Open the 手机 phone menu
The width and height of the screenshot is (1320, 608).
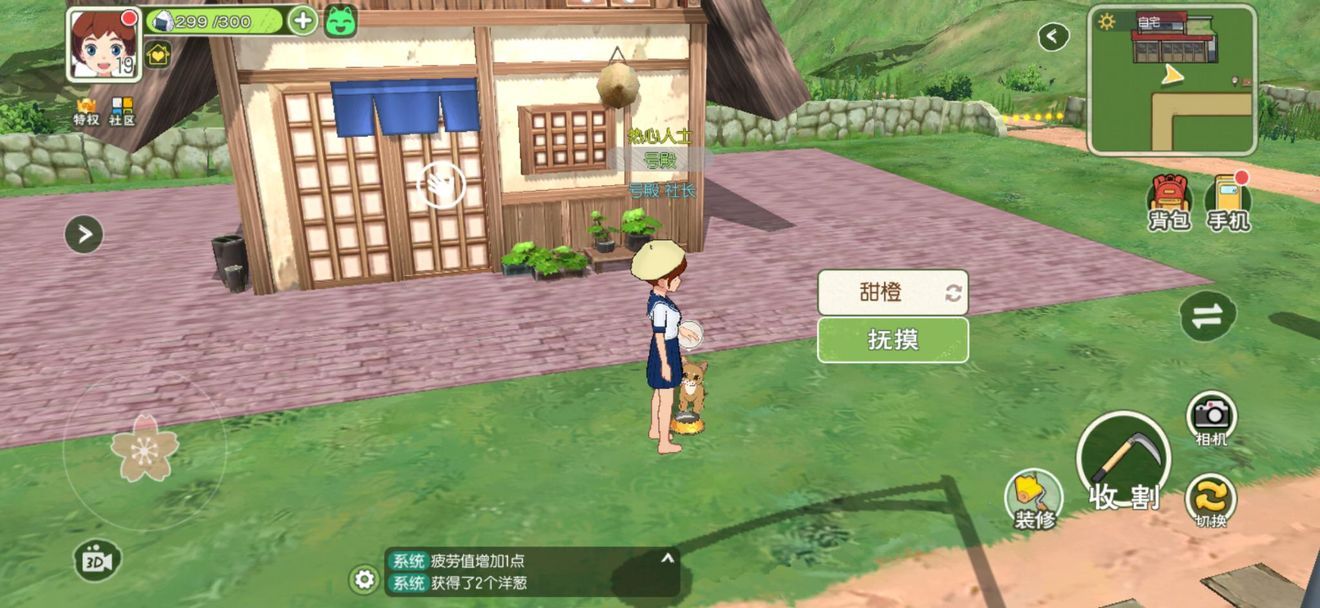click(1227, 203)
